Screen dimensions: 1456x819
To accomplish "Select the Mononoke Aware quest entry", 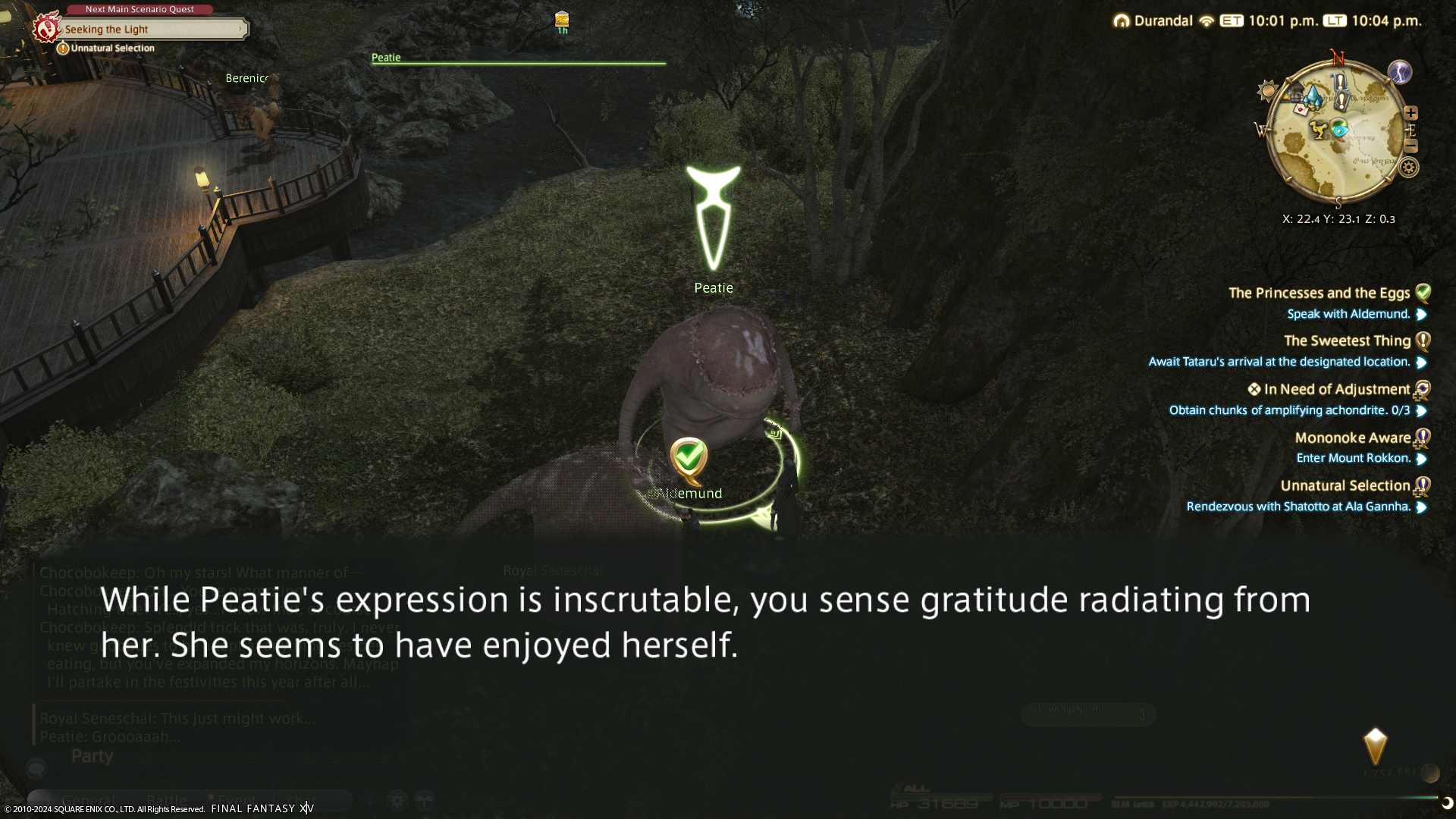I will [x=1352, y=438].
